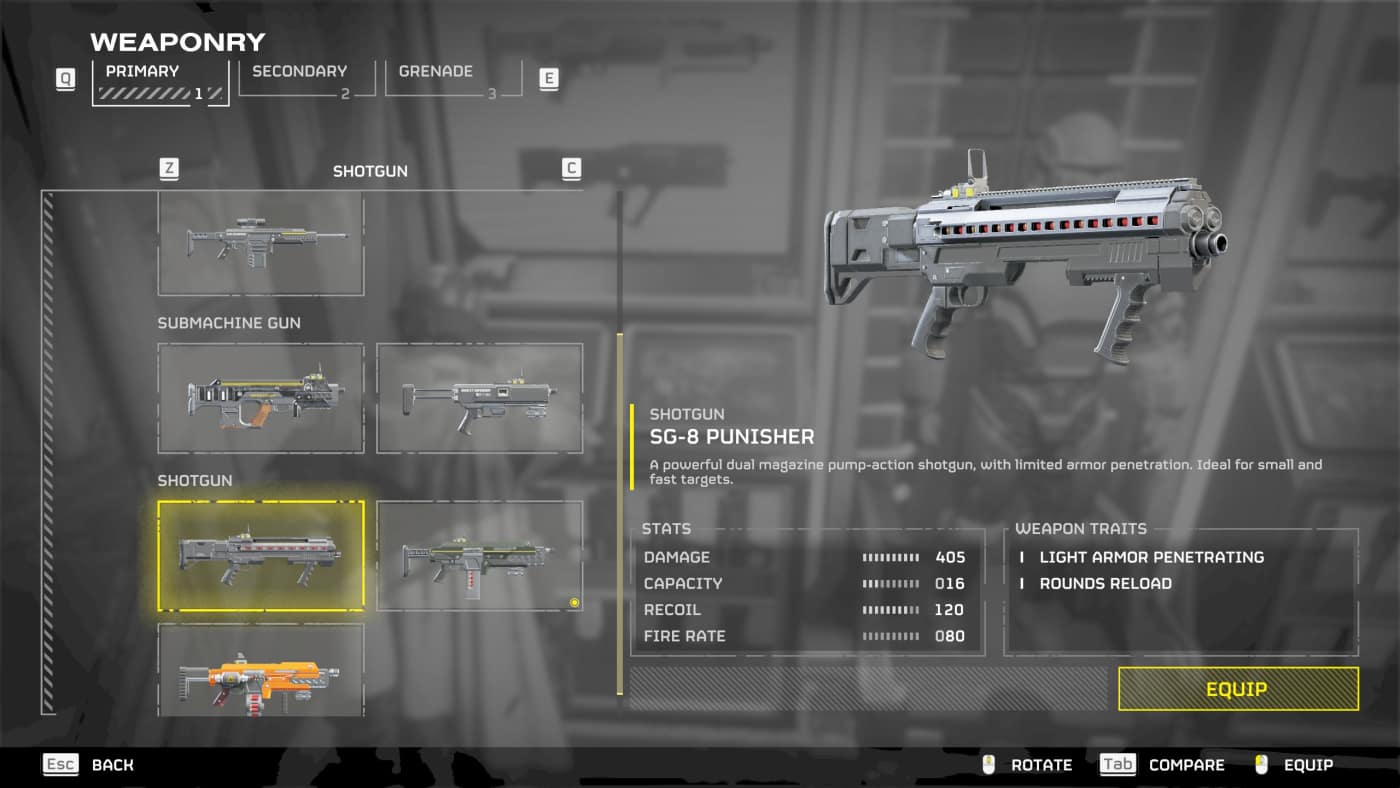This screenshot has width=1400, height=788.
Task: Select the submachine gun with brown grip
Action: tap(261, 398)
